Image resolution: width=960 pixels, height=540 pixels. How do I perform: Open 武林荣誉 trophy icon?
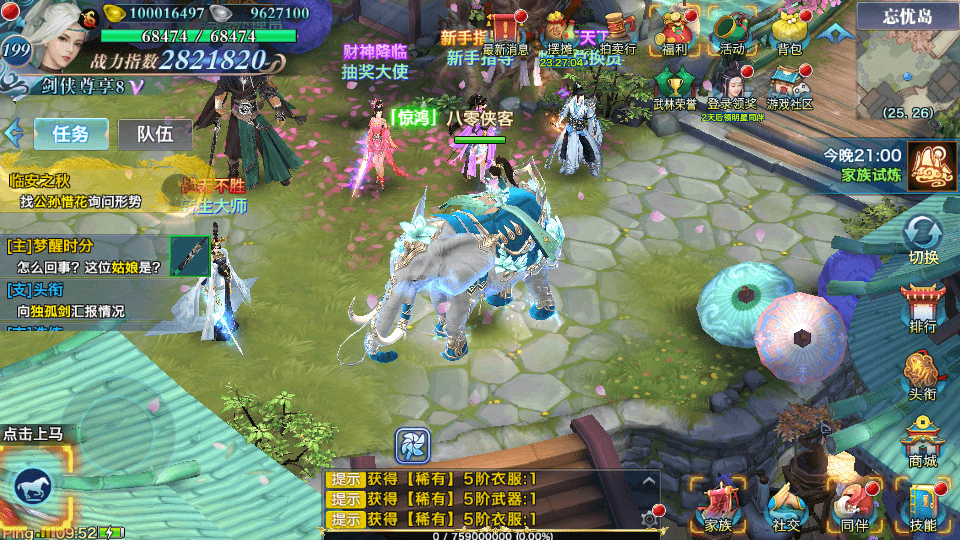675,85
